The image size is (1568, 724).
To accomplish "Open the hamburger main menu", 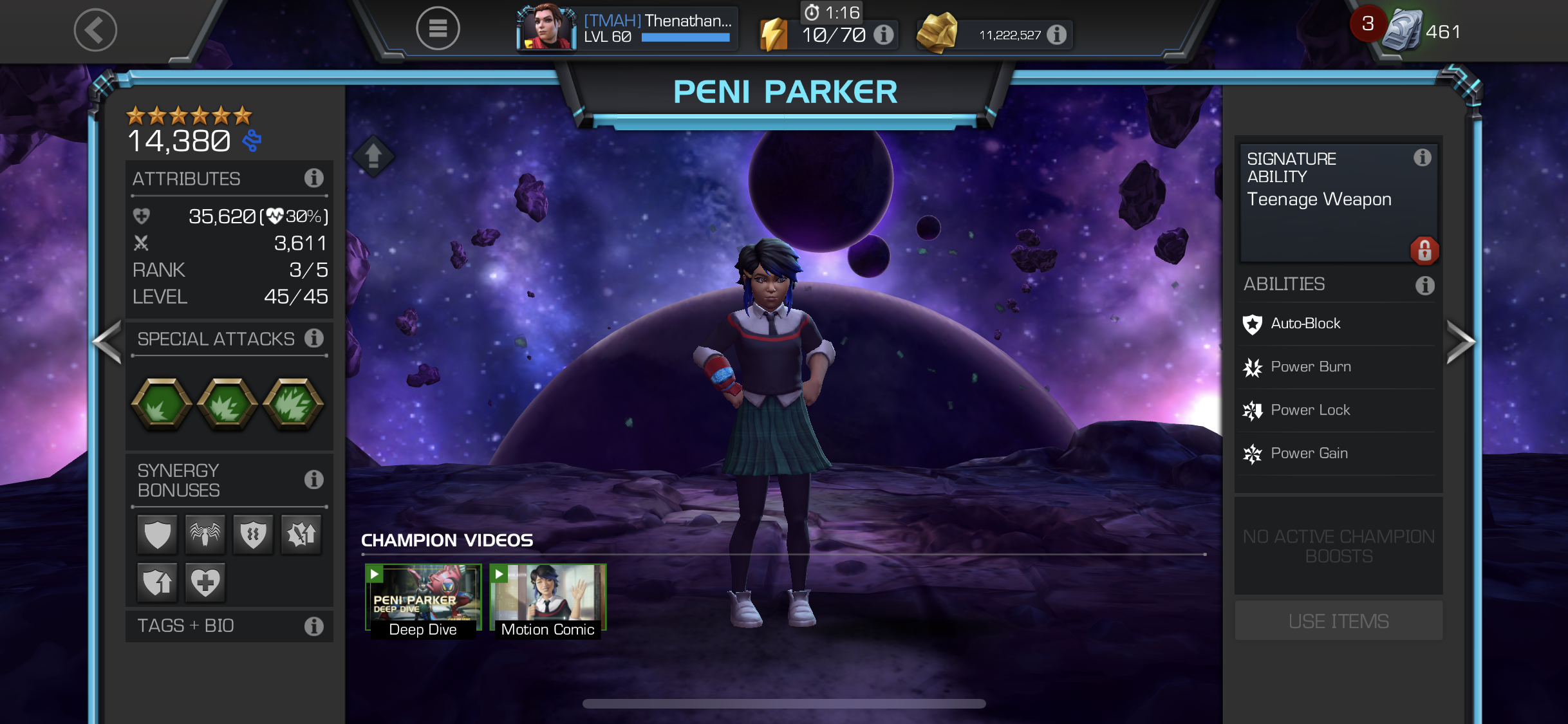I will (x=438, y=28).
